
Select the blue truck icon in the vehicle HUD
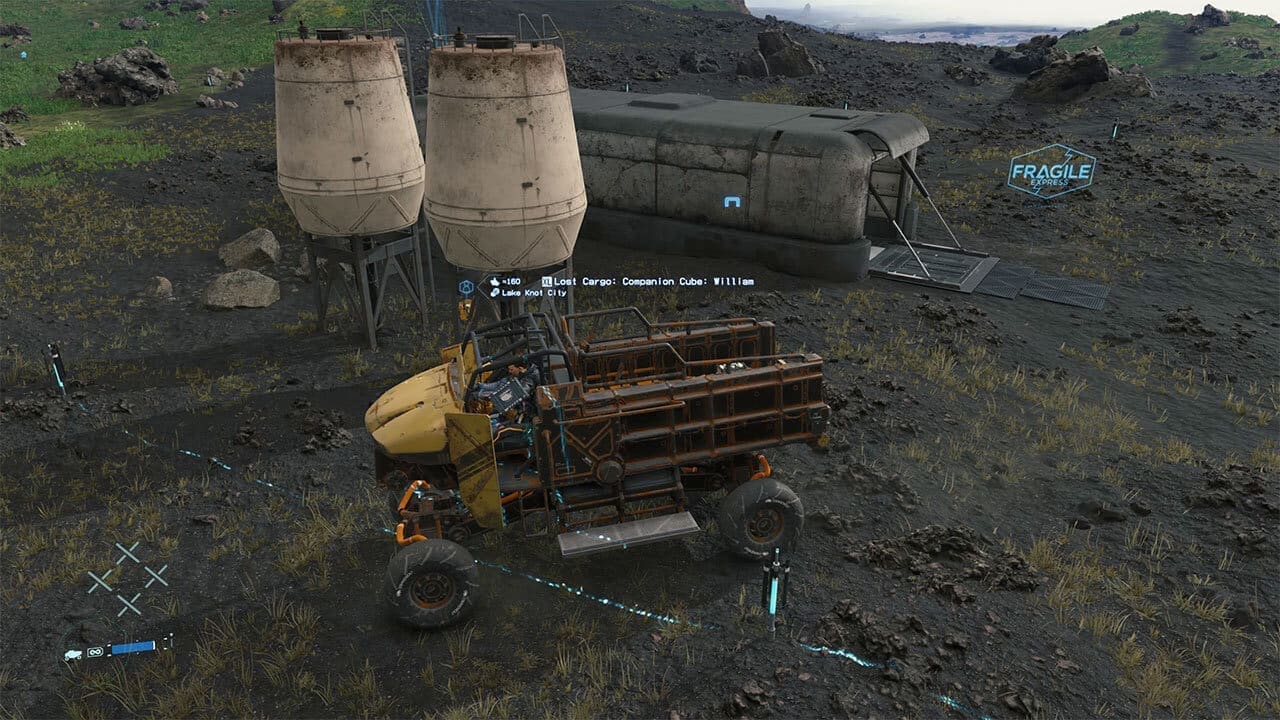coord(73,653)
